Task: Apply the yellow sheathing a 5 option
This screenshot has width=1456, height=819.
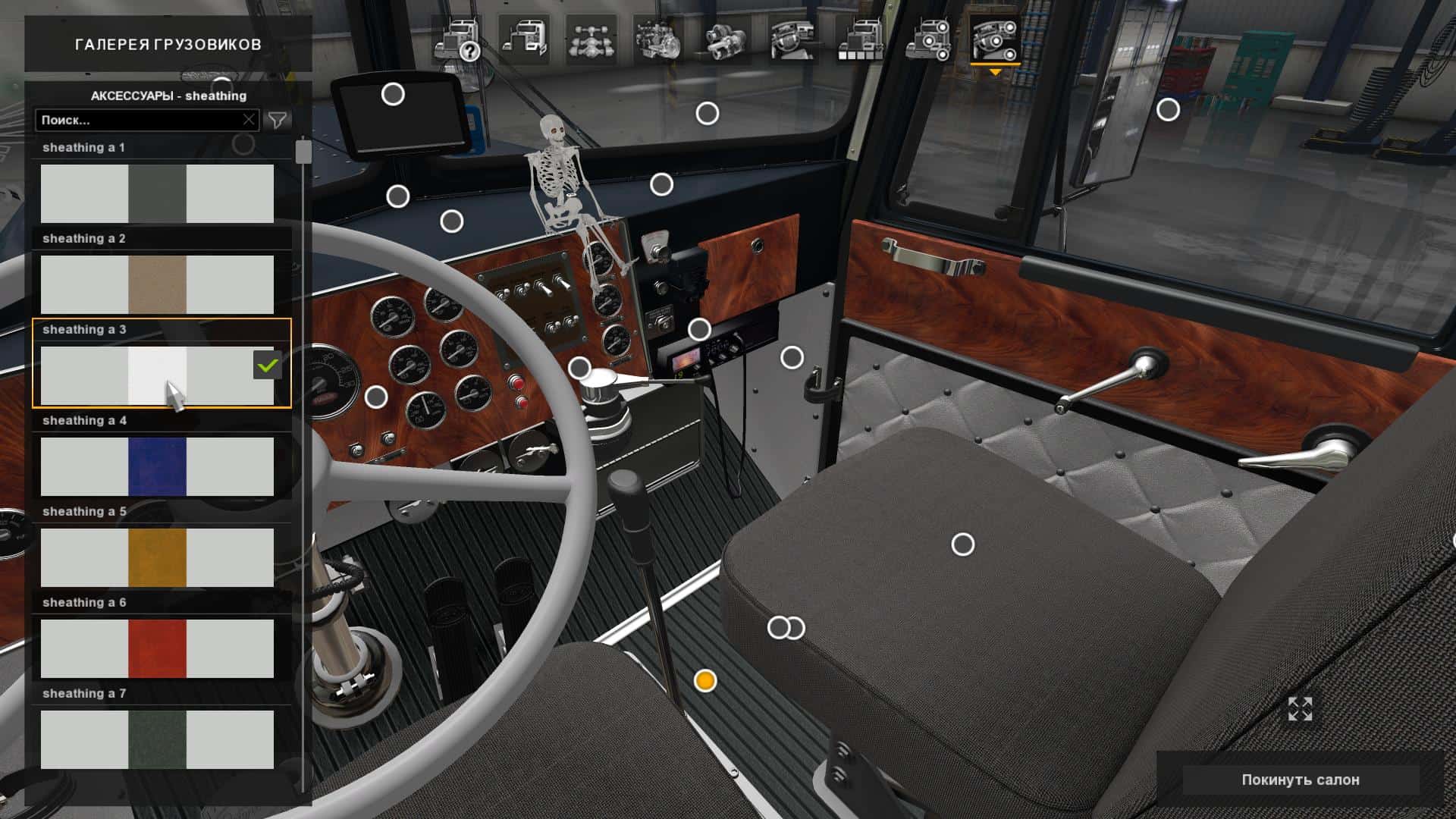Action: [157, 557]
